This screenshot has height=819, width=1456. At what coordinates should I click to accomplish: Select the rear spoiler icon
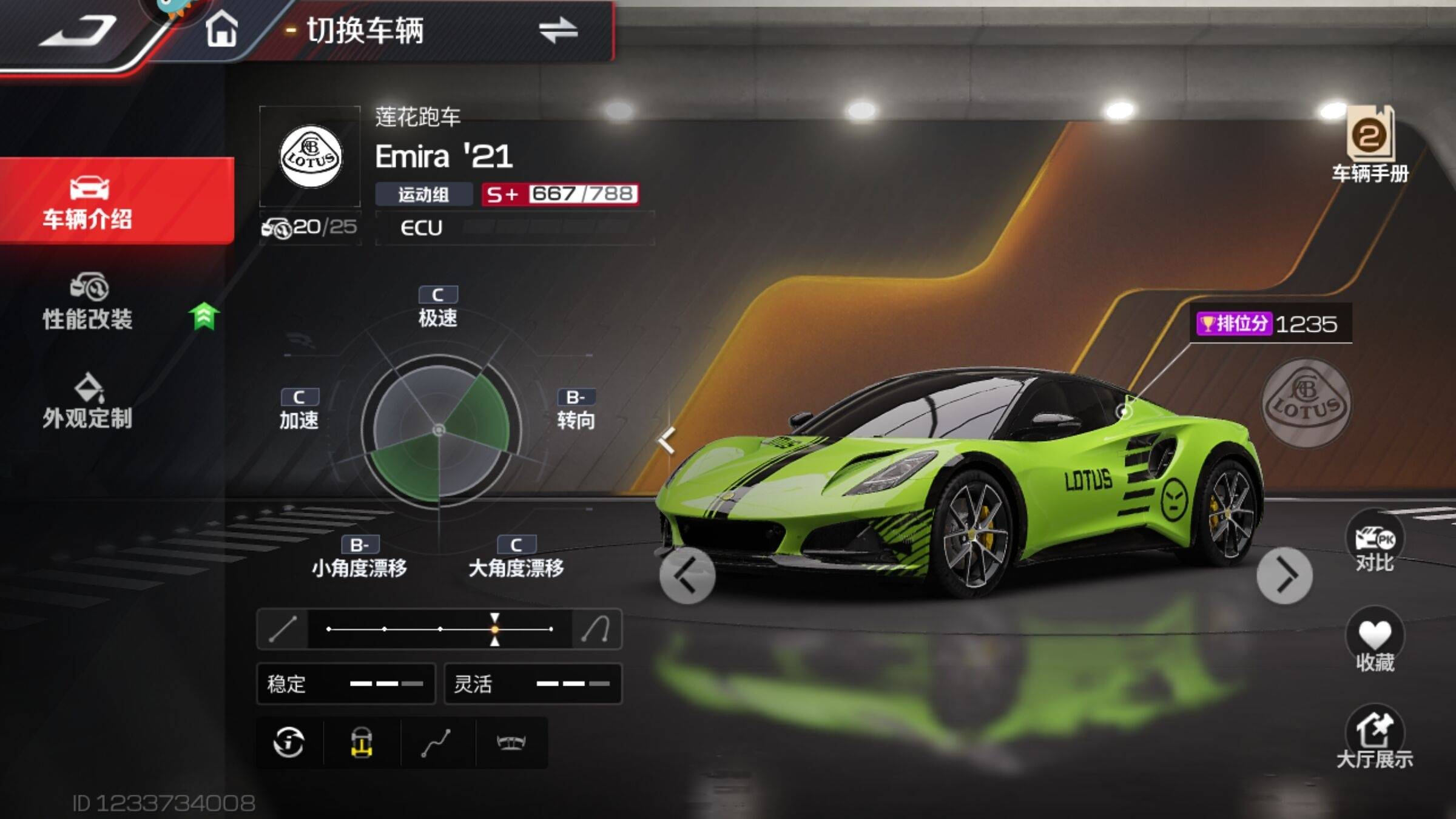click(x=511, y=743)
